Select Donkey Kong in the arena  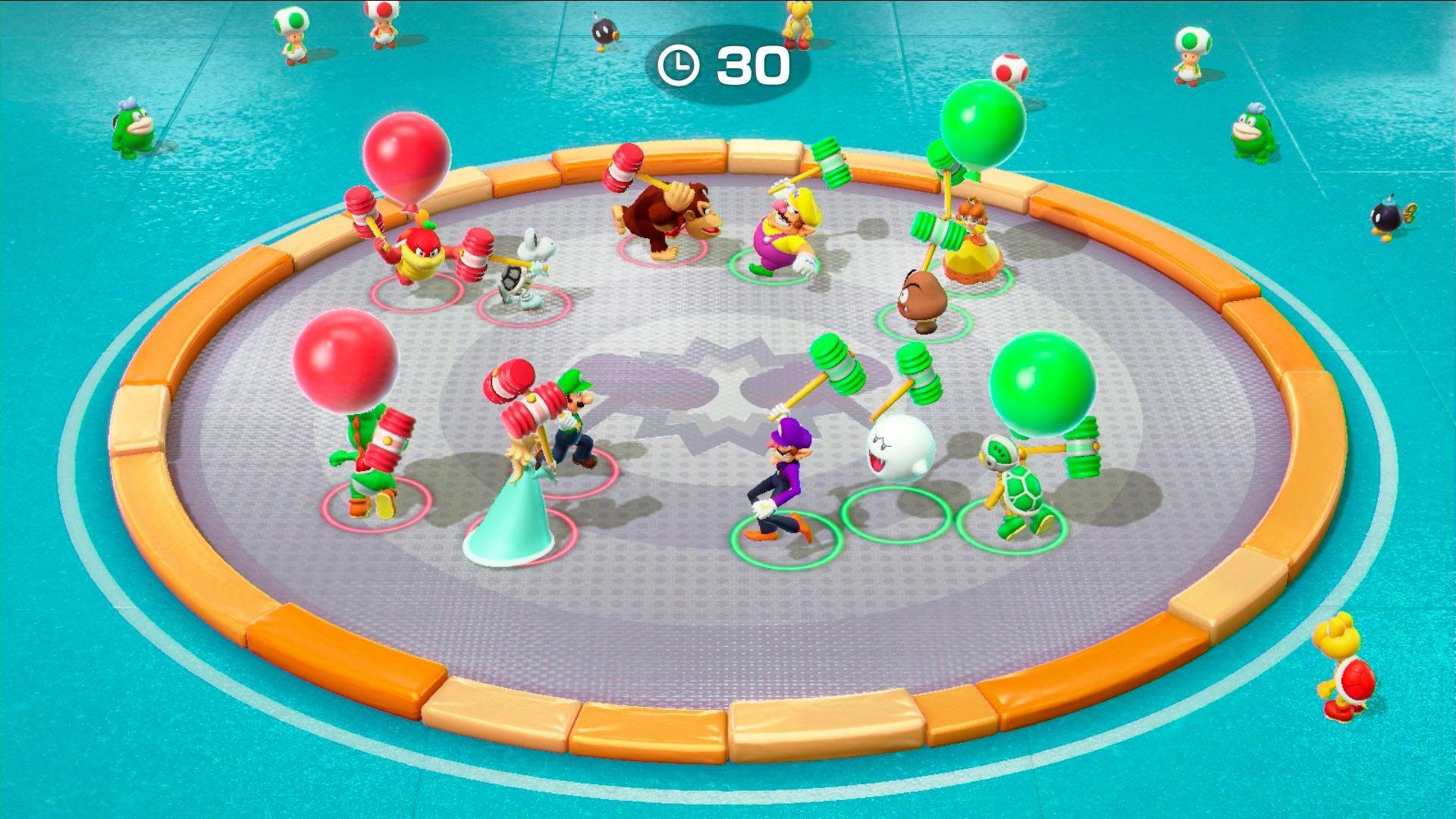(x=667, y=220)
